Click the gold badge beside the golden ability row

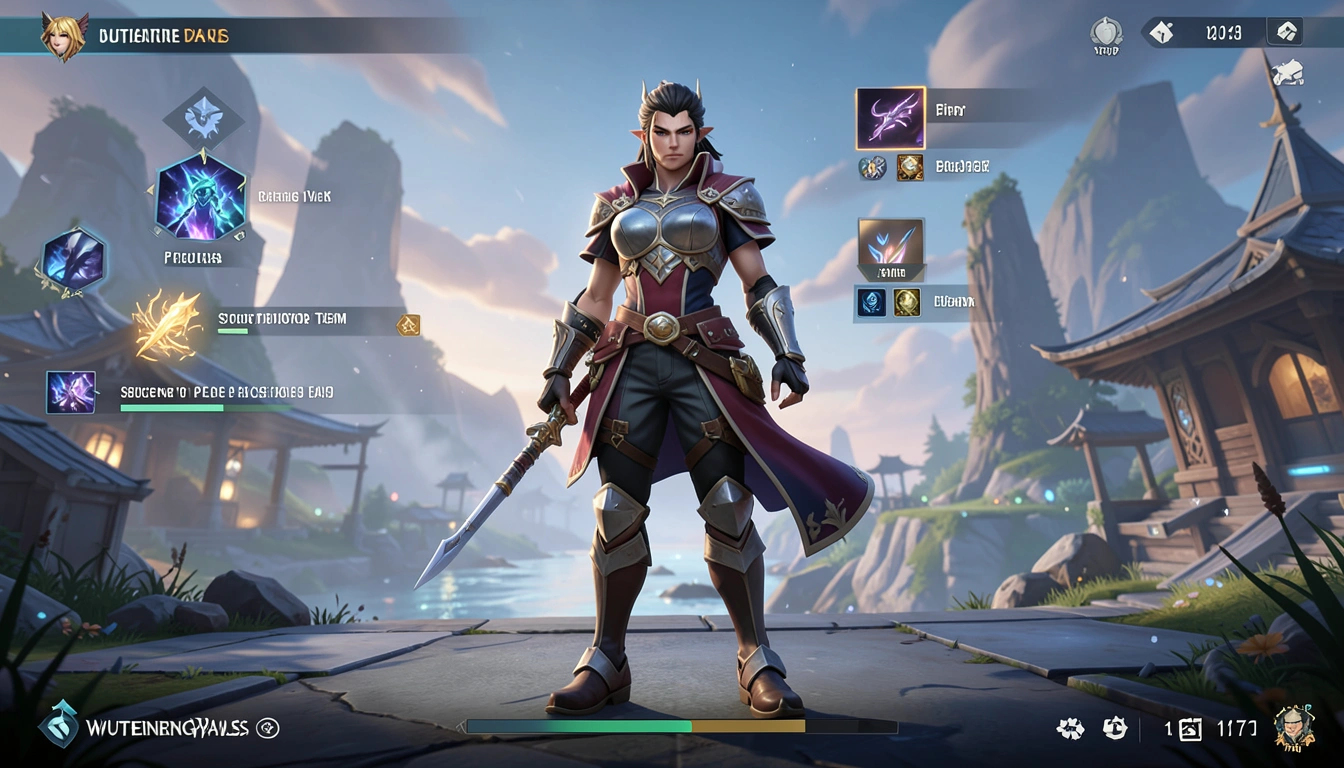tap(408, 325)
